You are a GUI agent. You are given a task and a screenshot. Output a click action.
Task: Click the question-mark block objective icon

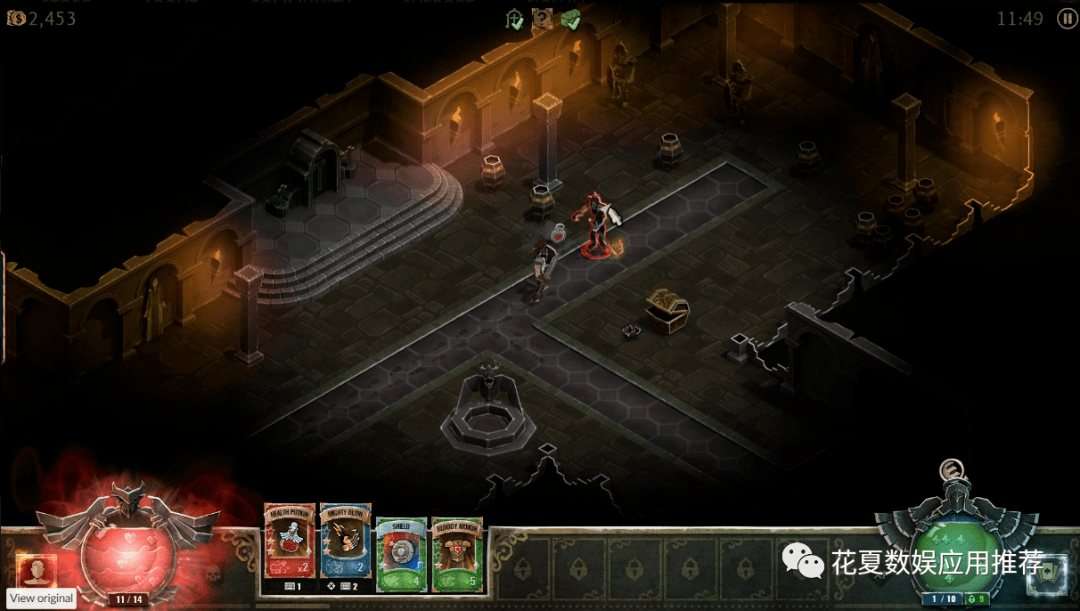pos(542,18)
